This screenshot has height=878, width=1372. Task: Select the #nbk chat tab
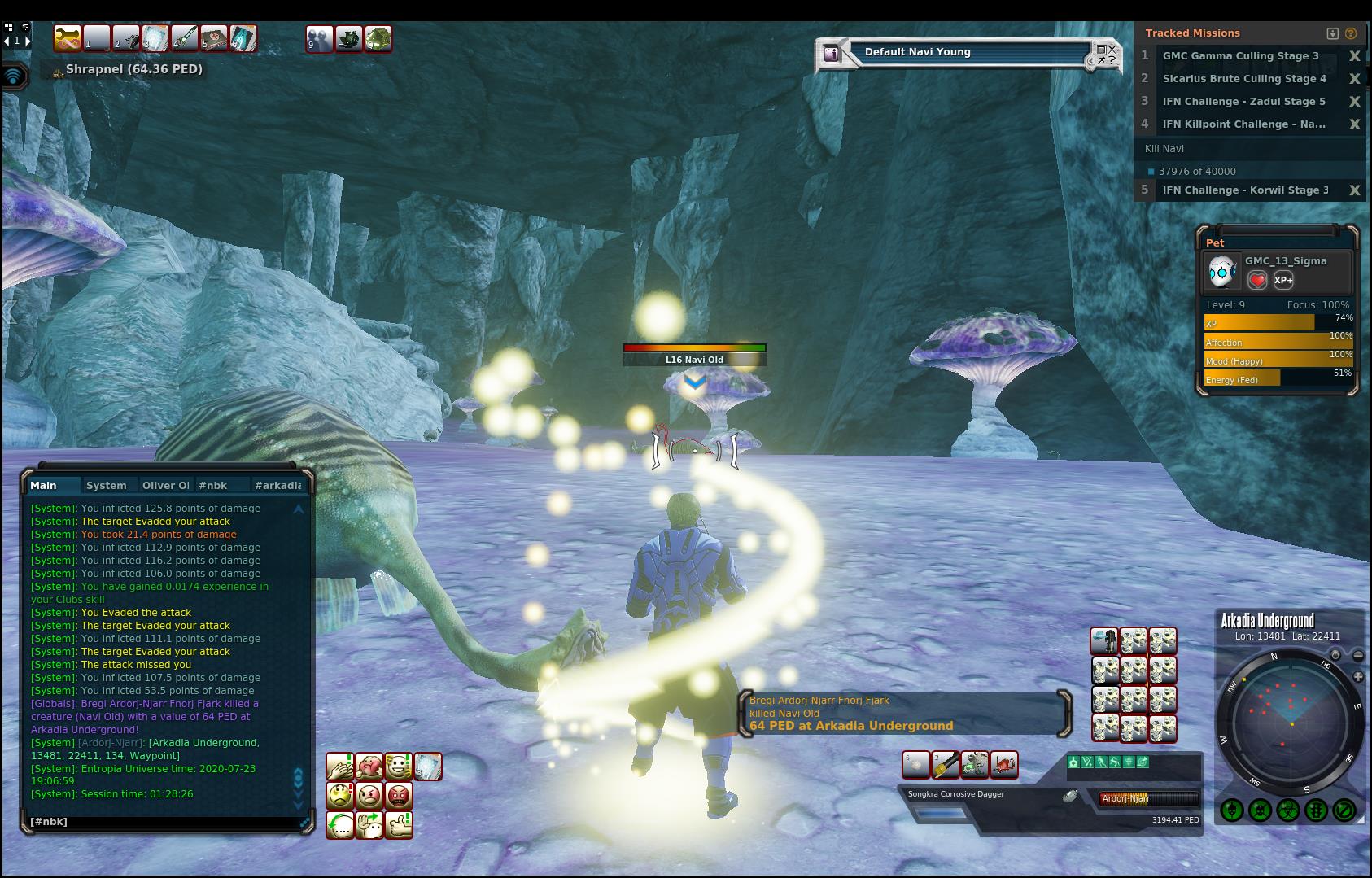(x=213, y=486)
